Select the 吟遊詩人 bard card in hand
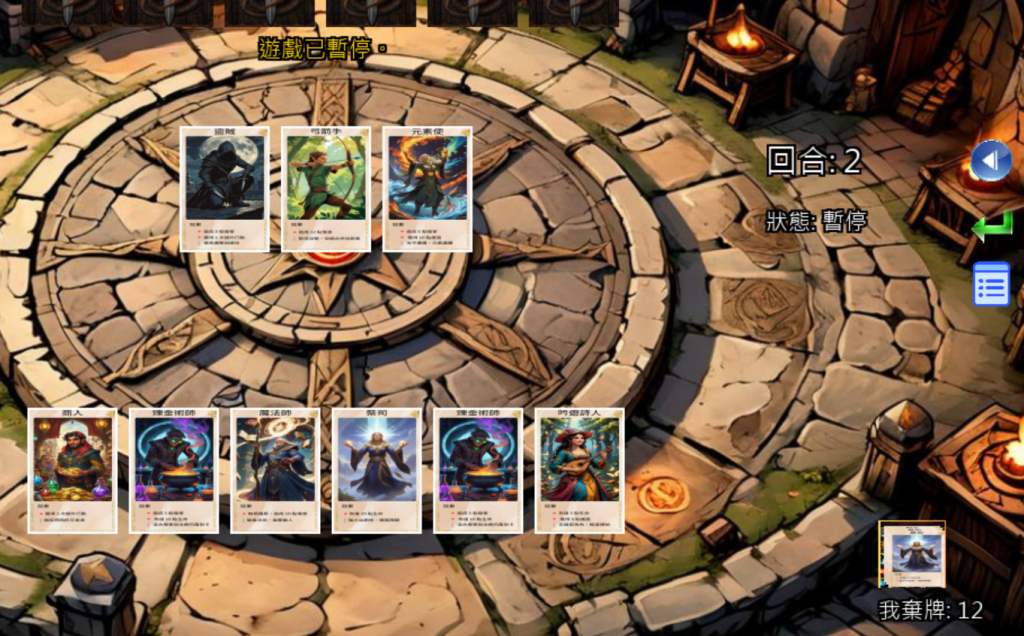 (579, 470)
